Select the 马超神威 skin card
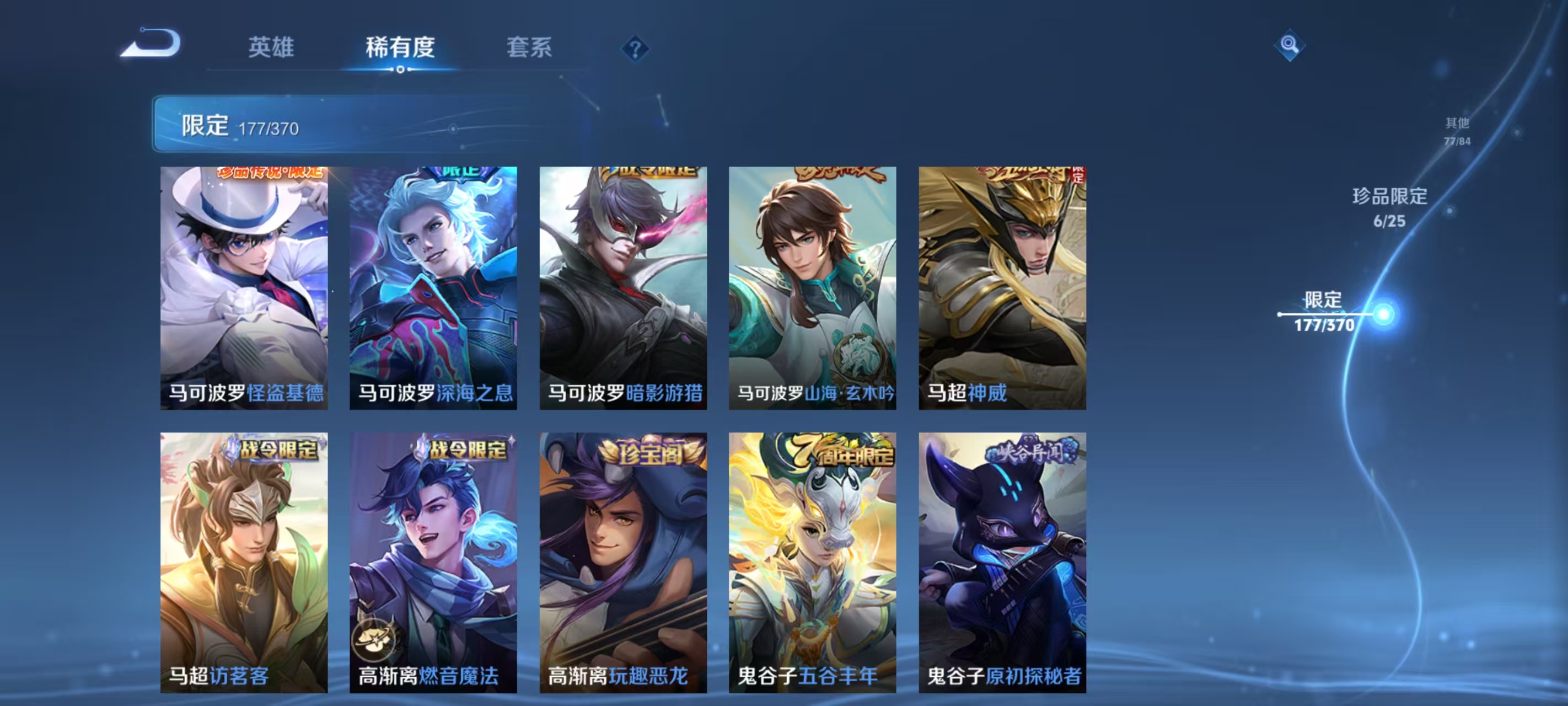This screenshot has height=706, width=1568. [1001, 286]
